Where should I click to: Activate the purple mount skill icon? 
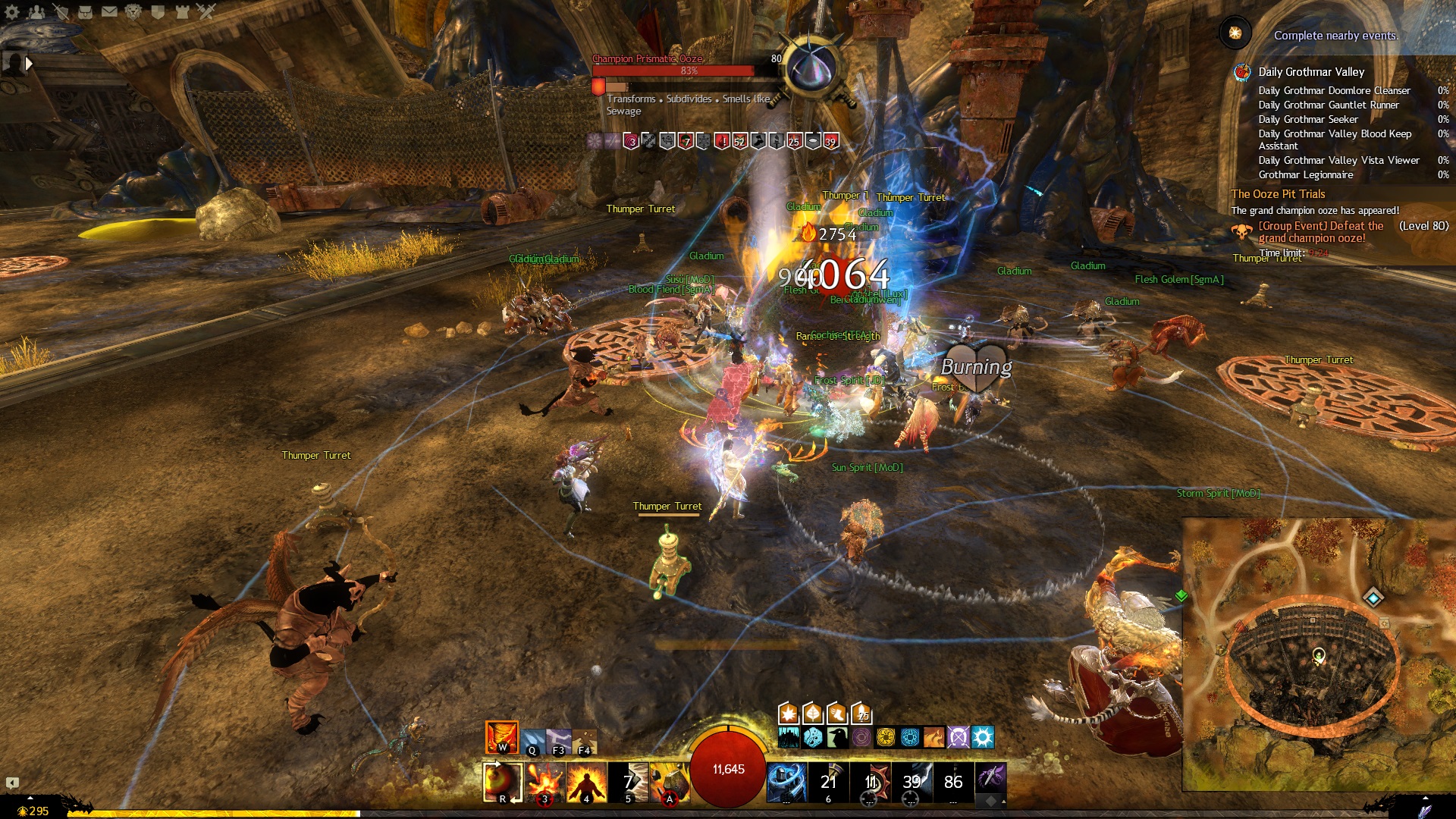[x=990, y=777]
